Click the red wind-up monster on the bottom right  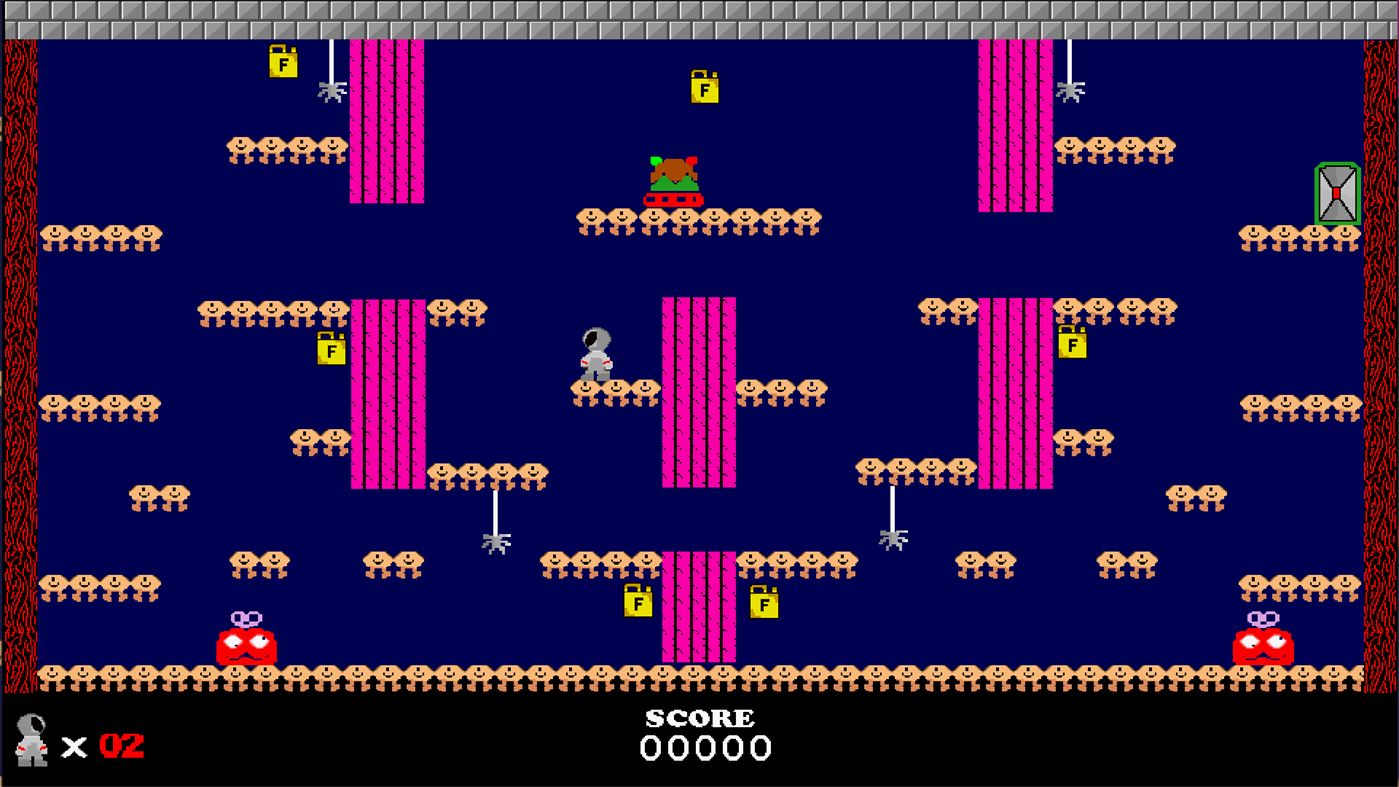[1264, 645]
